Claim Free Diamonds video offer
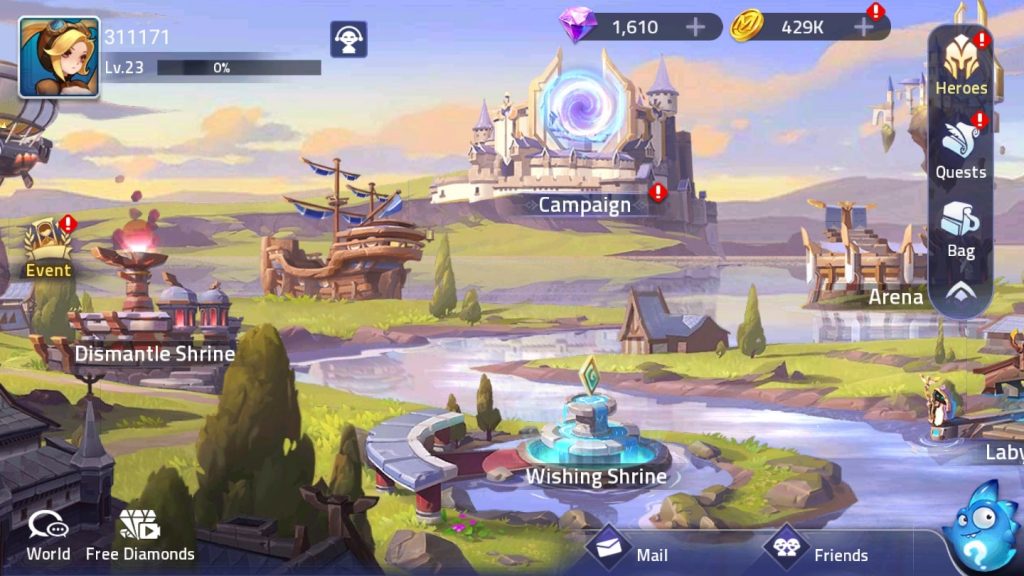Viewport: 1024px width, 576px height. pos(140,535)
